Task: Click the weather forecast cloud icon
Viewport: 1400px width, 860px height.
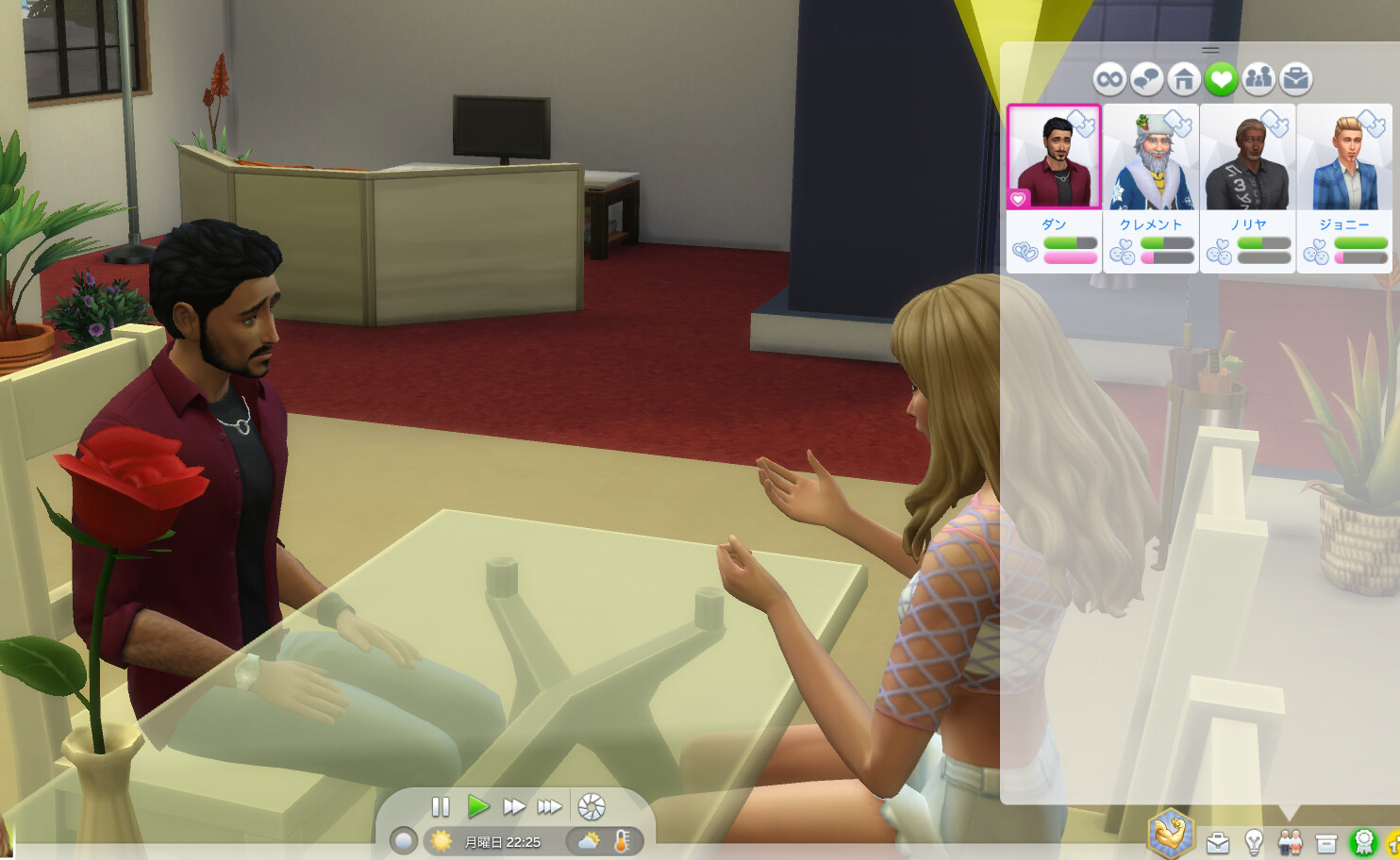Action: pos(590,841)
